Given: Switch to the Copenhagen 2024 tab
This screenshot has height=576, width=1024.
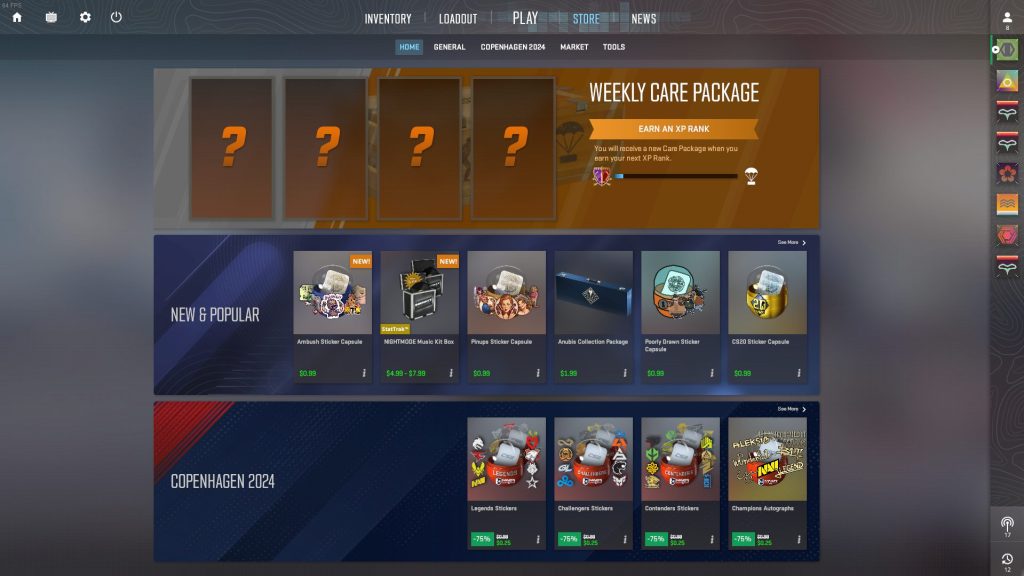Looking at the screenshot, I should point(513,47).
